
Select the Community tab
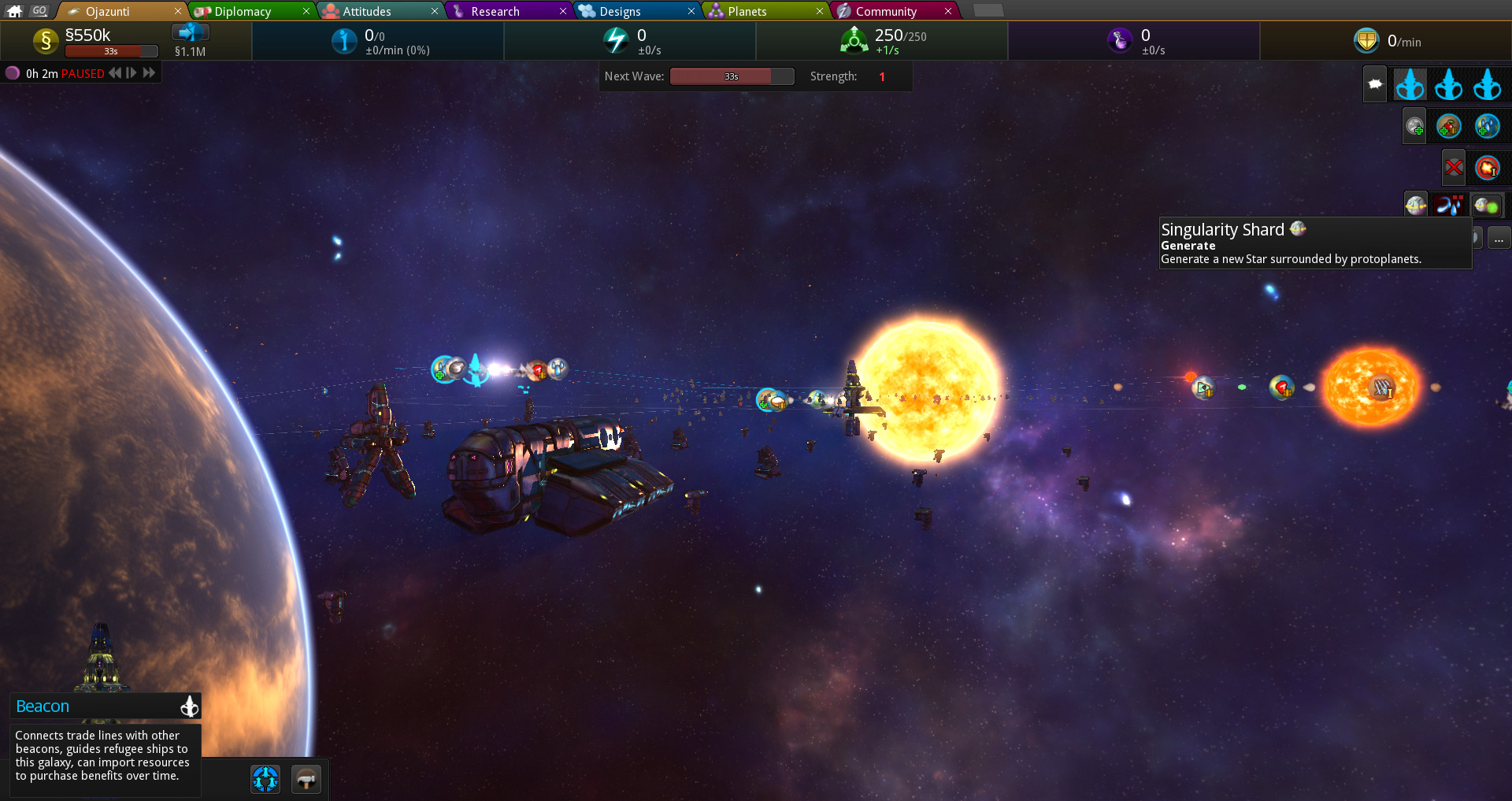[x=887, y=10]
